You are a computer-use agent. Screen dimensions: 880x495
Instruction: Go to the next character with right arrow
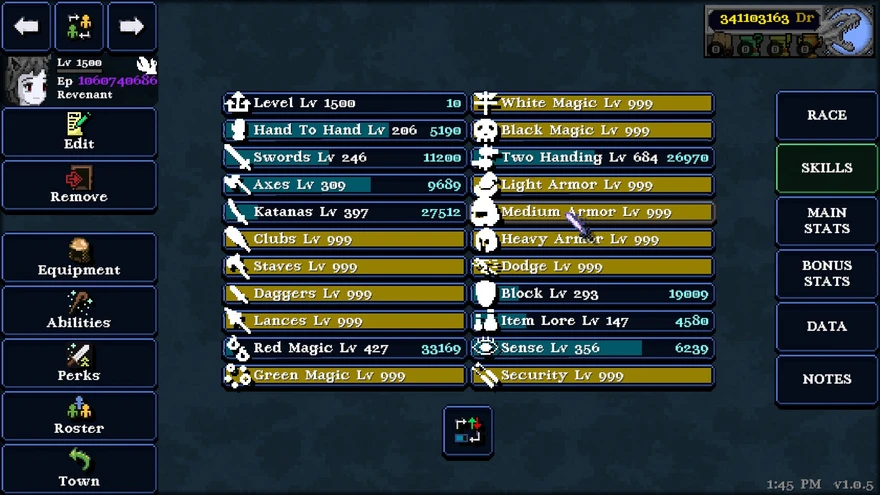(x=132, y=27)
